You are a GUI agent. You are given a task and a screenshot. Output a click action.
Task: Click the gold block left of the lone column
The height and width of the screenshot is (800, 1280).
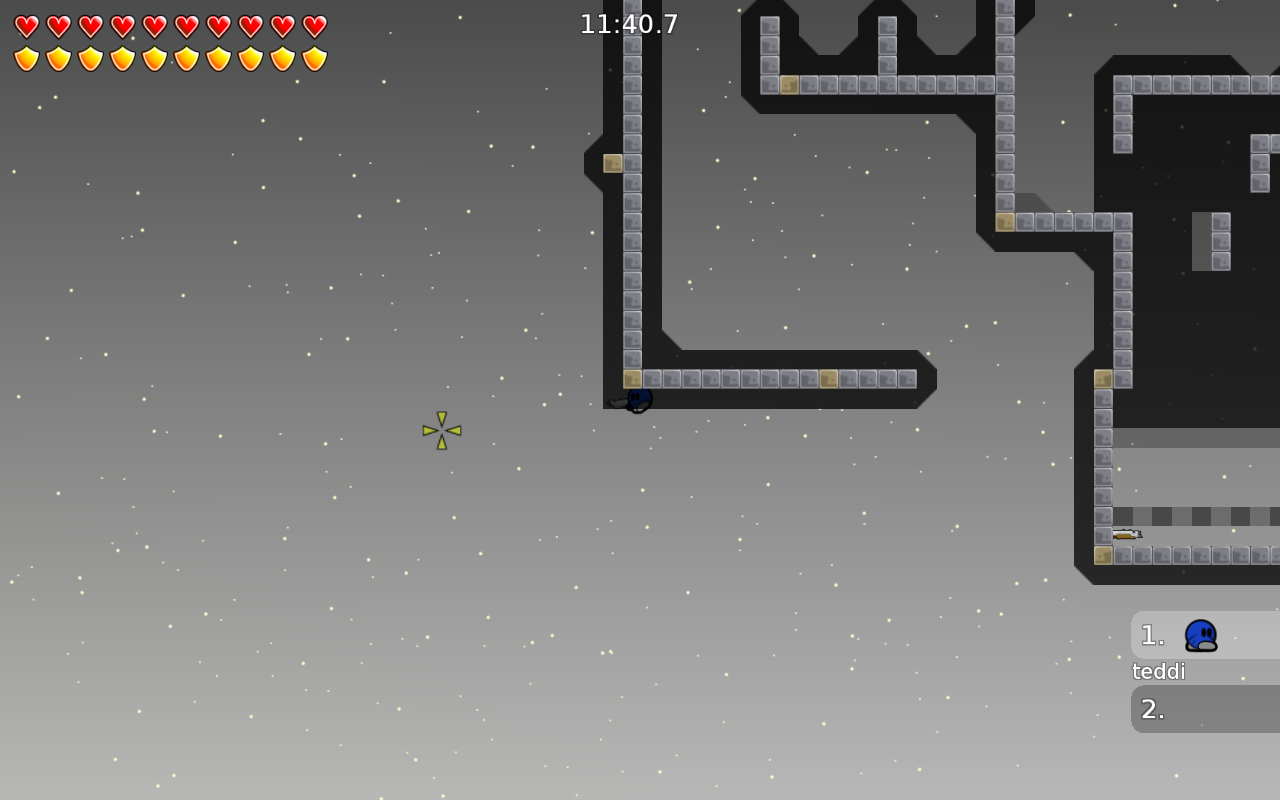click(612, 162)
